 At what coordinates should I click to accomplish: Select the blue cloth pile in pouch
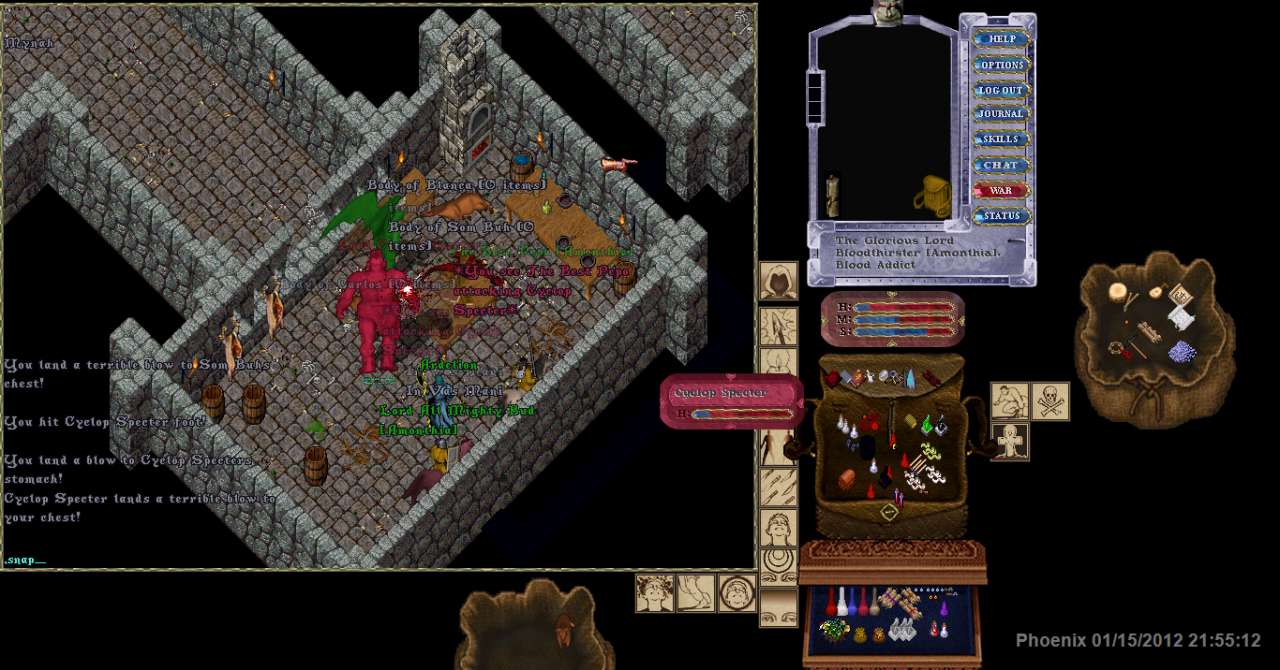(x=1183, y=350)
